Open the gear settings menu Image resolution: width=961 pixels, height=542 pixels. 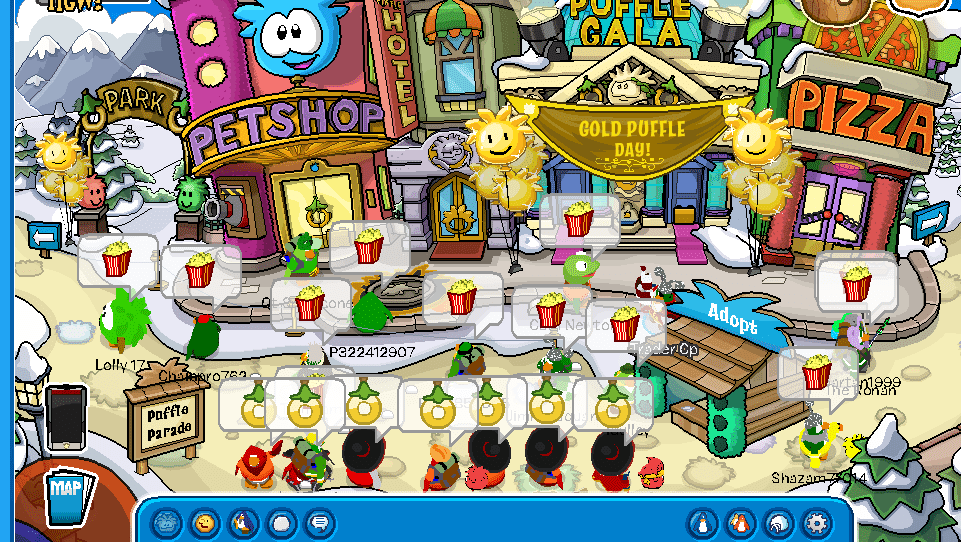(817, 523)
